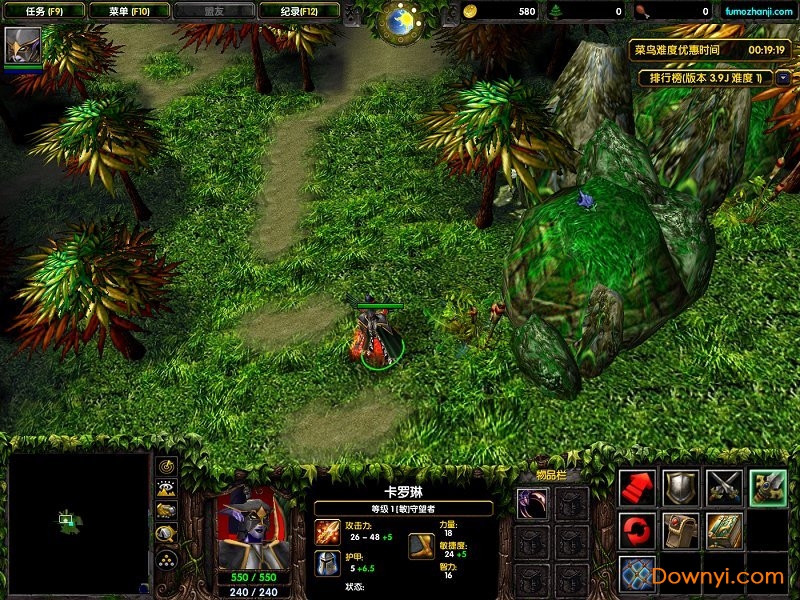Image resolution: width=800 pixels, height=600 pixels.
Task: Toggle the minimap terrain visibility button
Action: click(167, 489)
